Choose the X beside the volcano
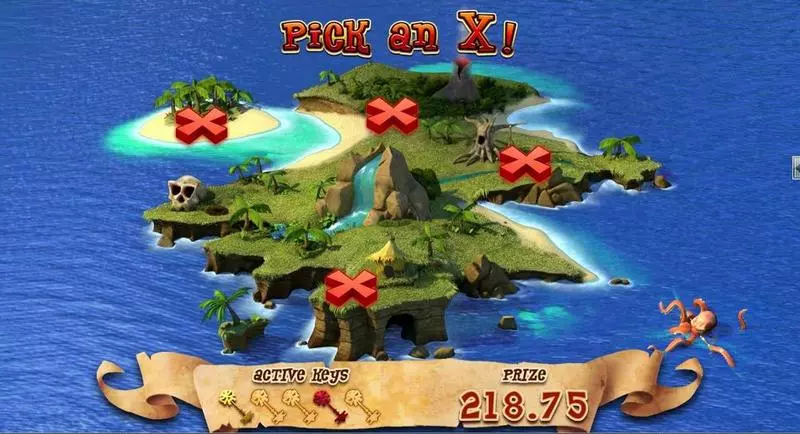Screen dimensions: 800x434 391,116
